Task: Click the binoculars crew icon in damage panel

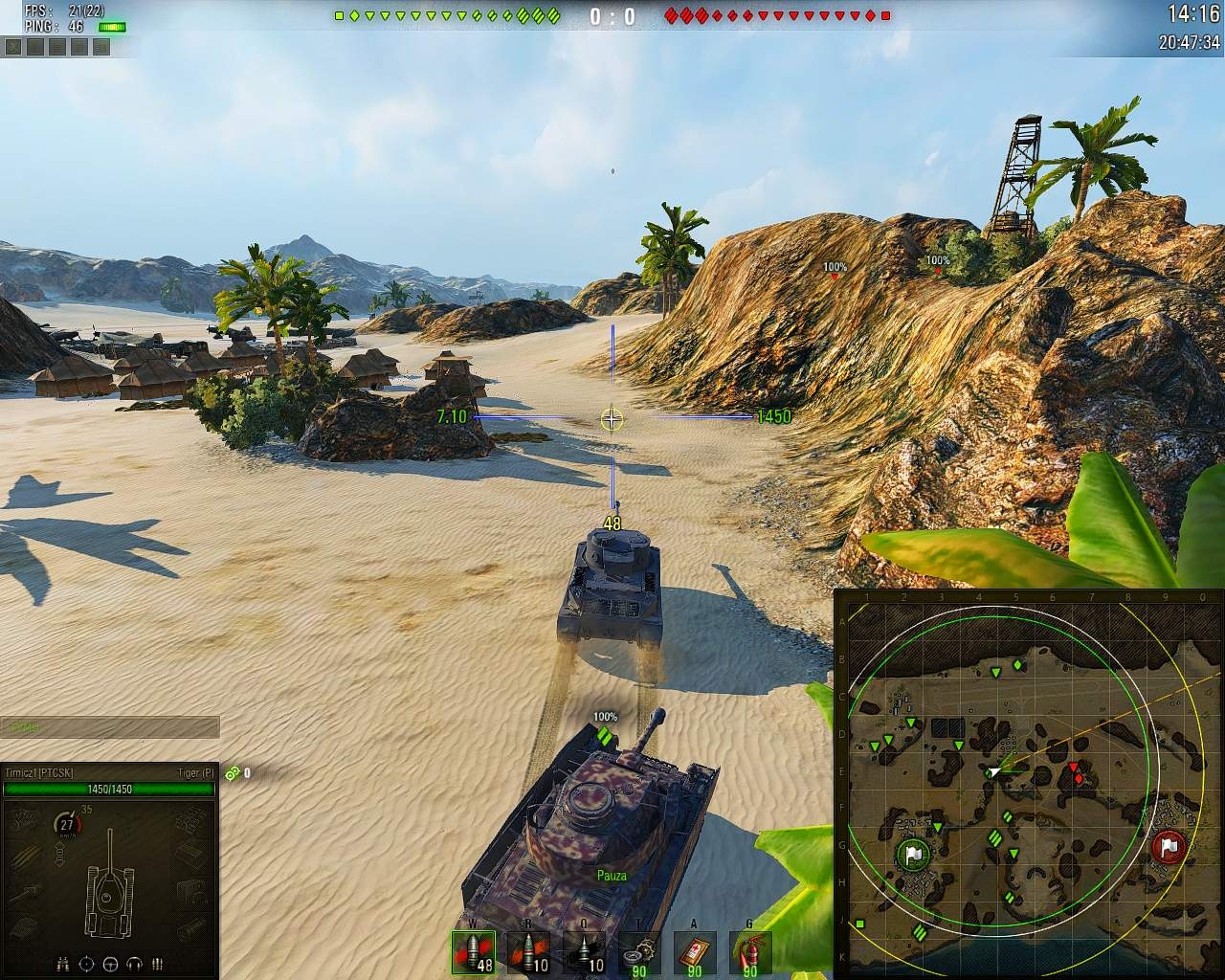Action: click(x=63, y=964)
